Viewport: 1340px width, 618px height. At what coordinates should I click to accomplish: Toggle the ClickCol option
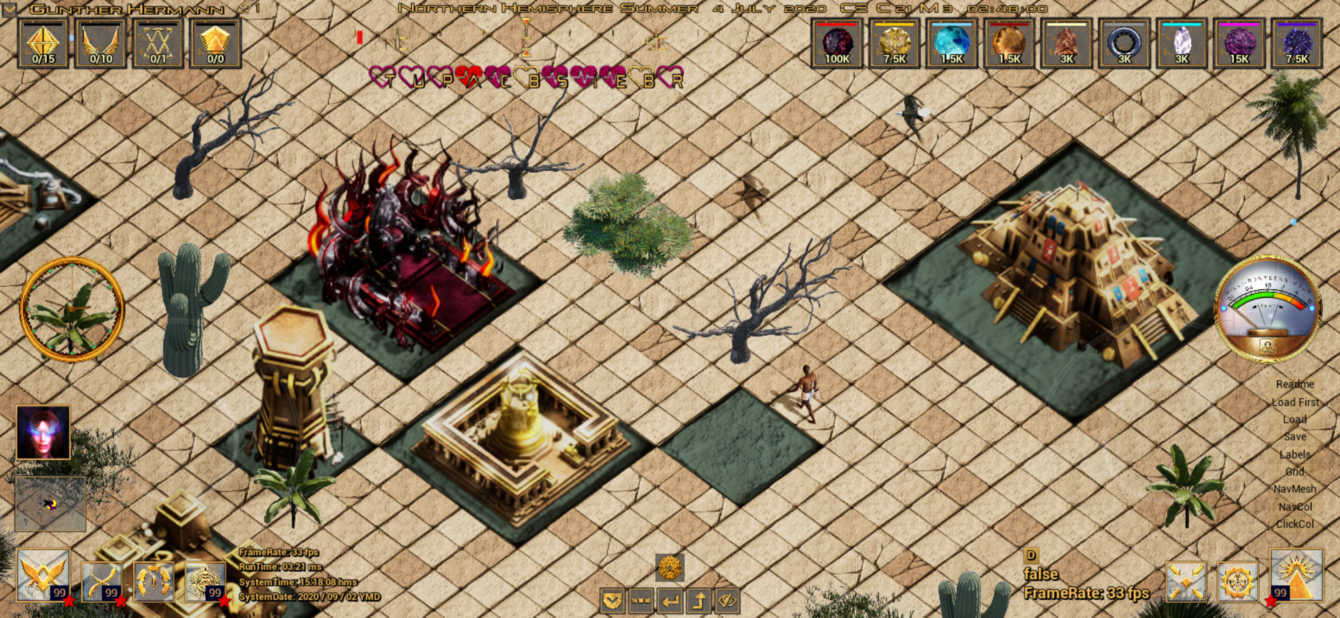[1295, 524]
